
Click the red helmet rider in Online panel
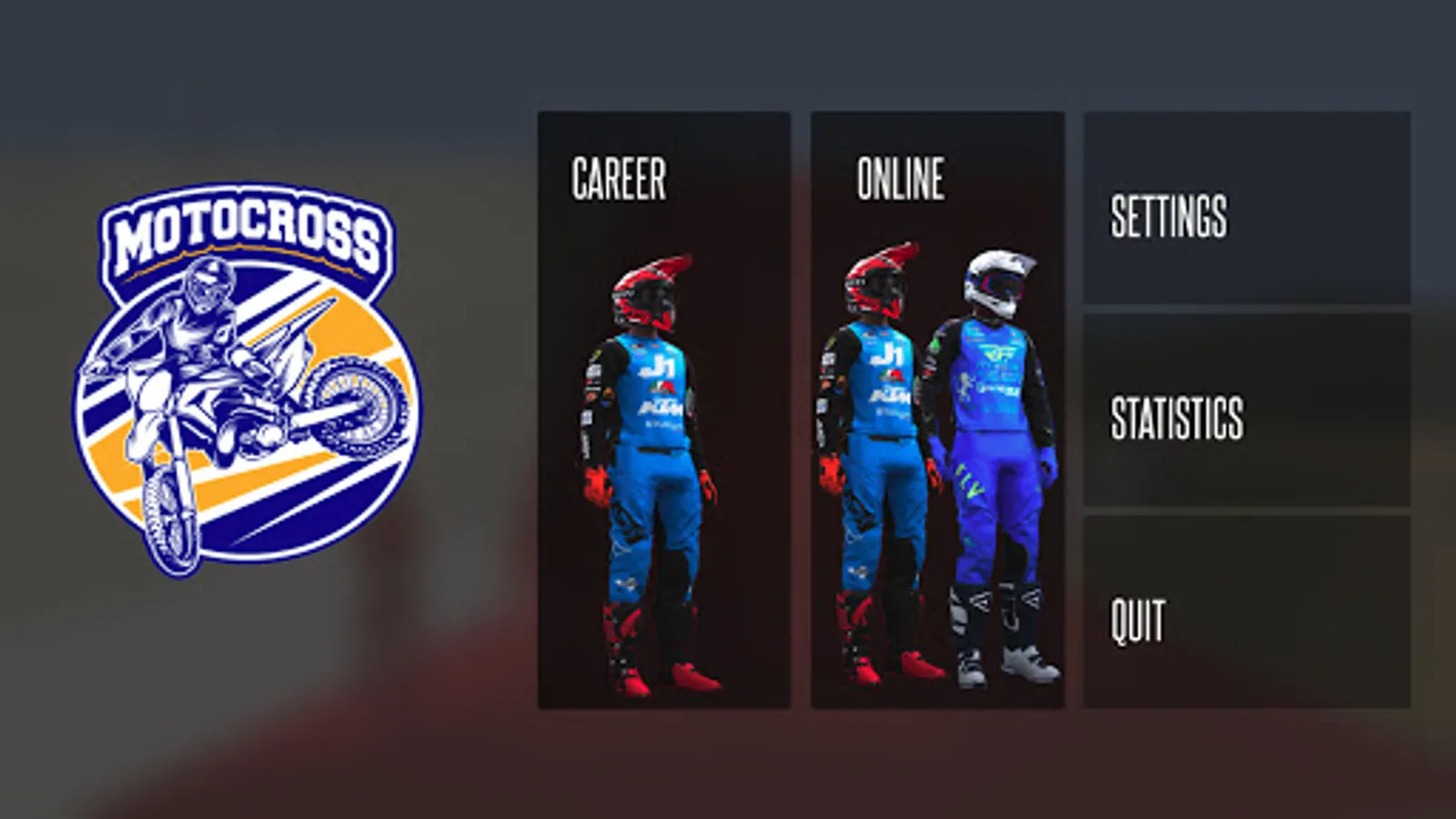(x=878, y=282)
